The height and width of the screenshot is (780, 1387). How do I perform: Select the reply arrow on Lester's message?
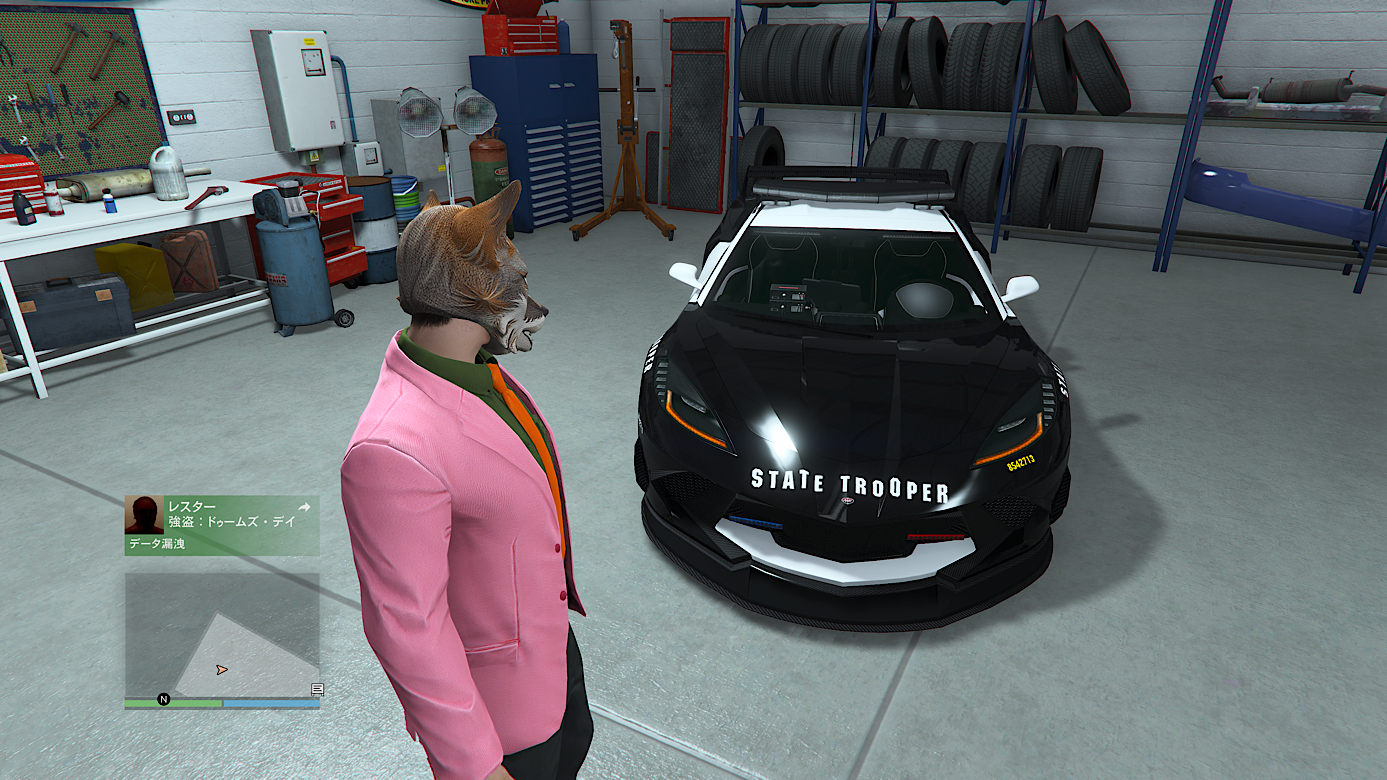click(x=304, y=507)
